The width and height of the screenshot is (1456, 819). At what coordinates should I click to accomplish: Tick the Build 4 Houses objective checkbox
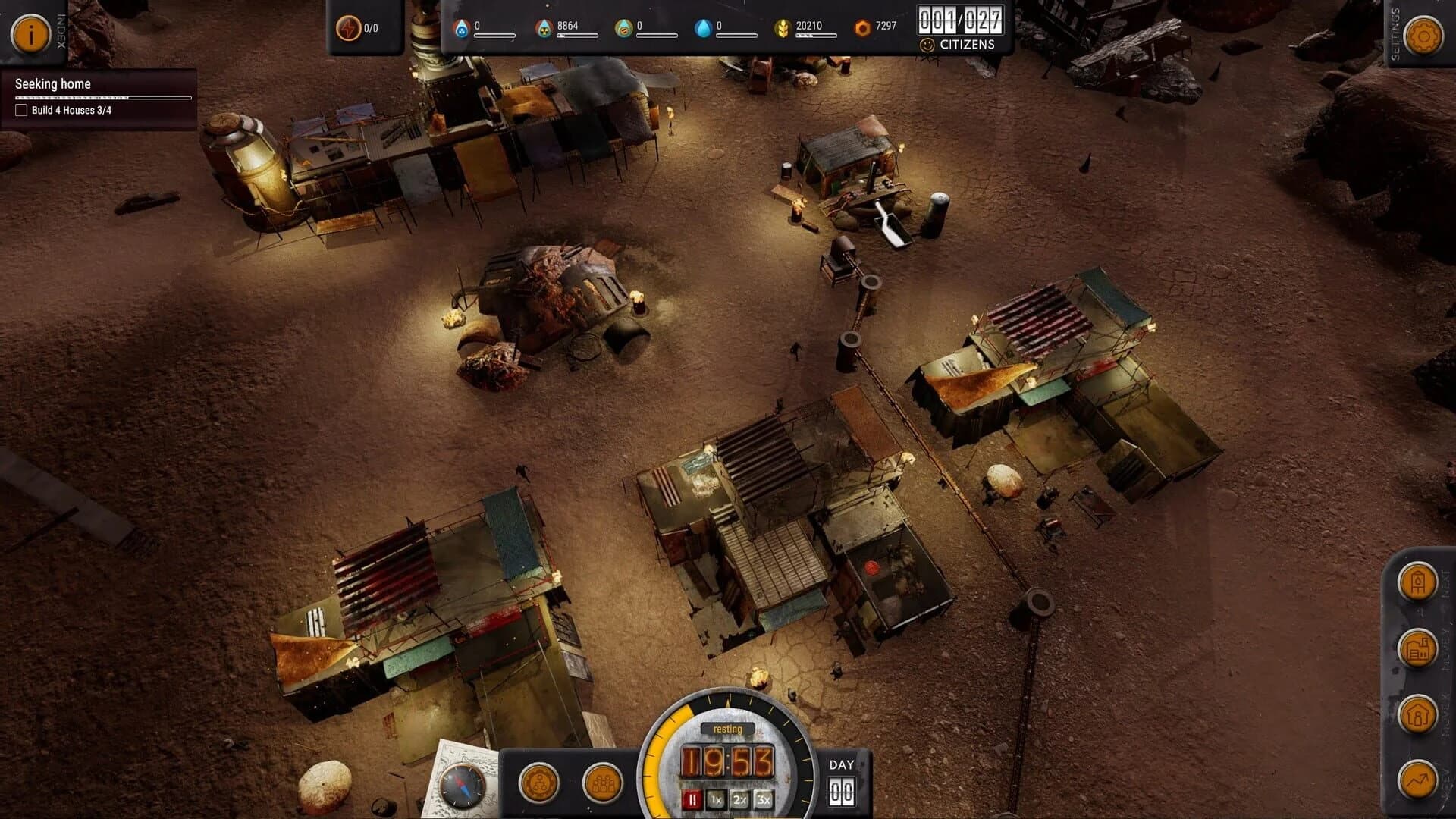point(21,110)
